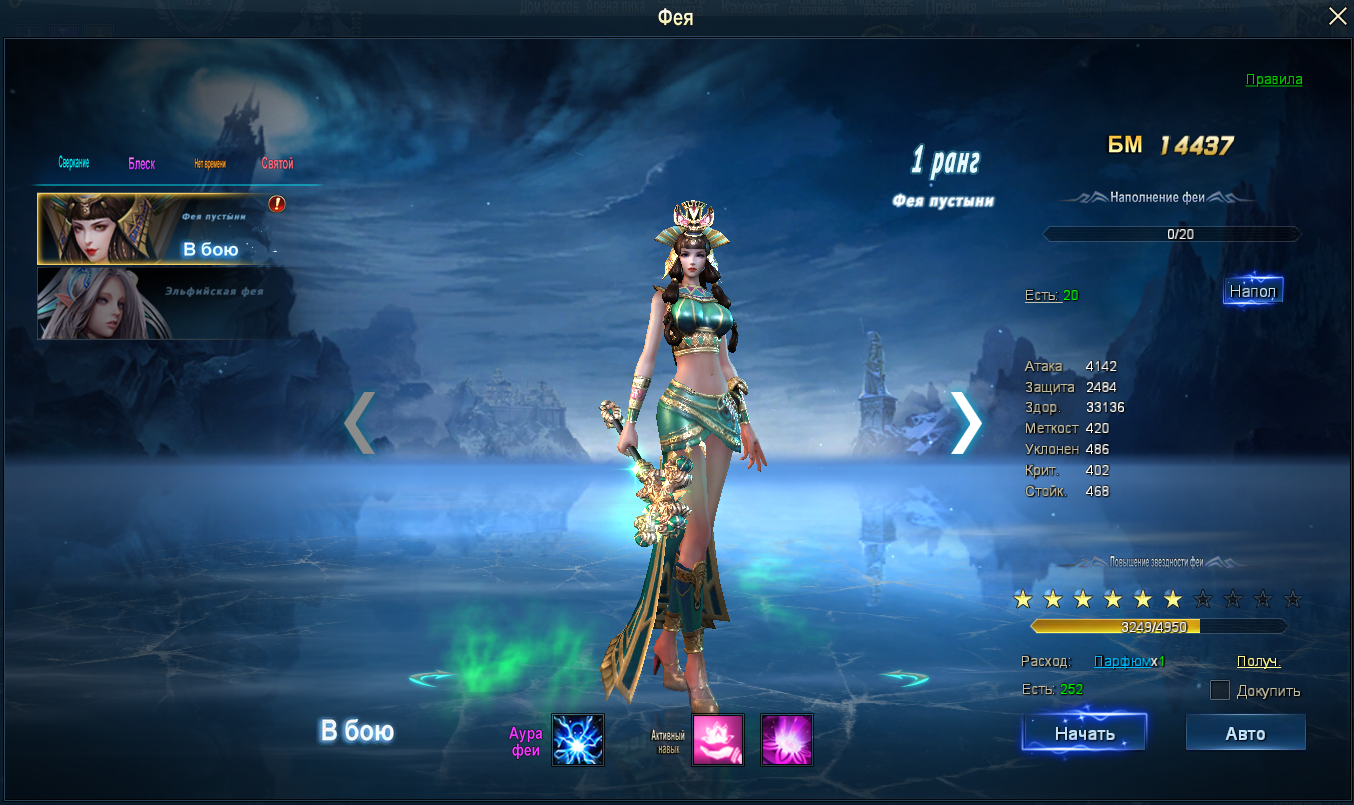
Task: Show the next fairy with right arrow
Action: coord(965,422)
